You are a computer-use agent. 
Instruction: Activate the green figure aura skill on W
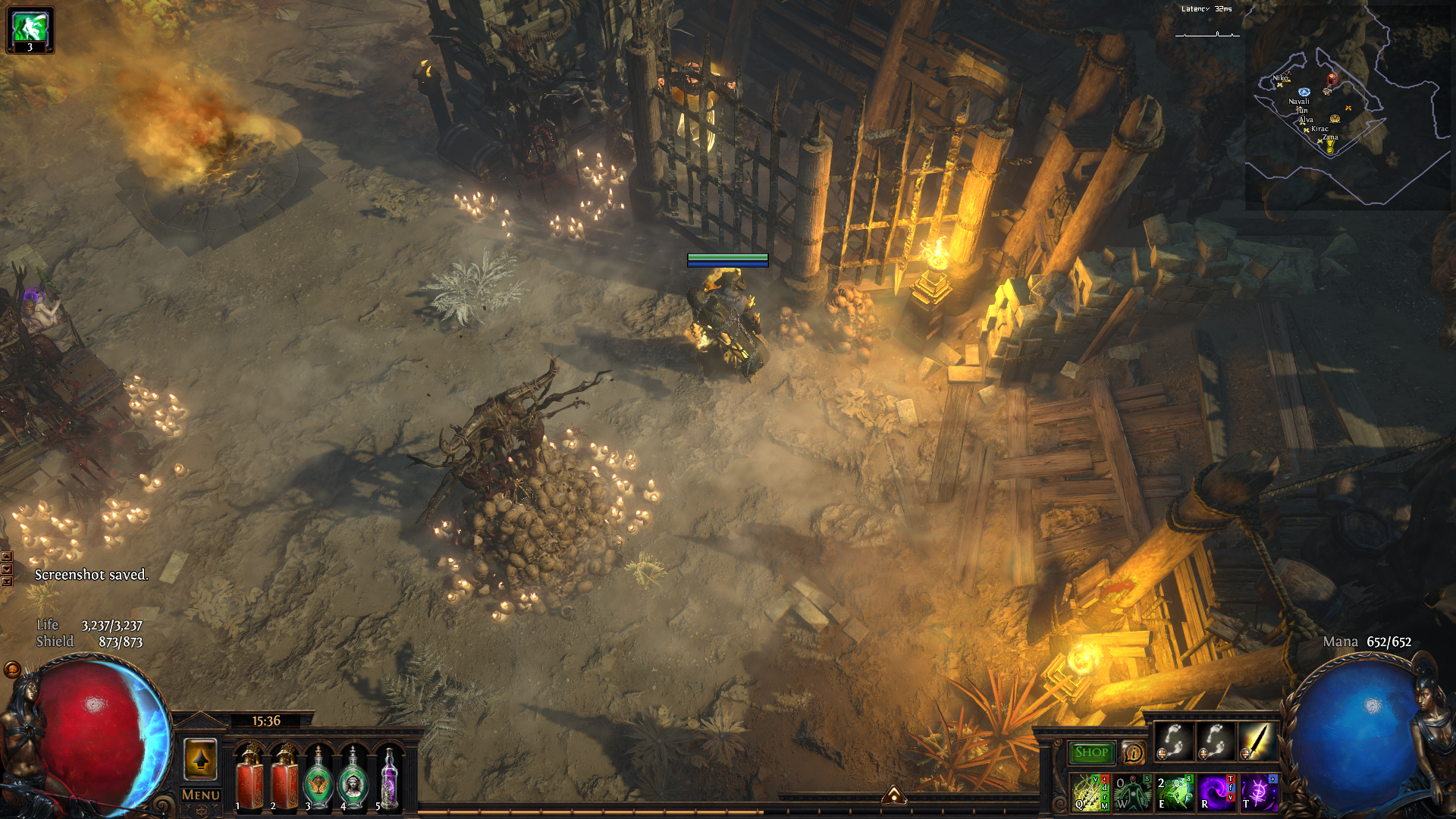(1132, 792)
